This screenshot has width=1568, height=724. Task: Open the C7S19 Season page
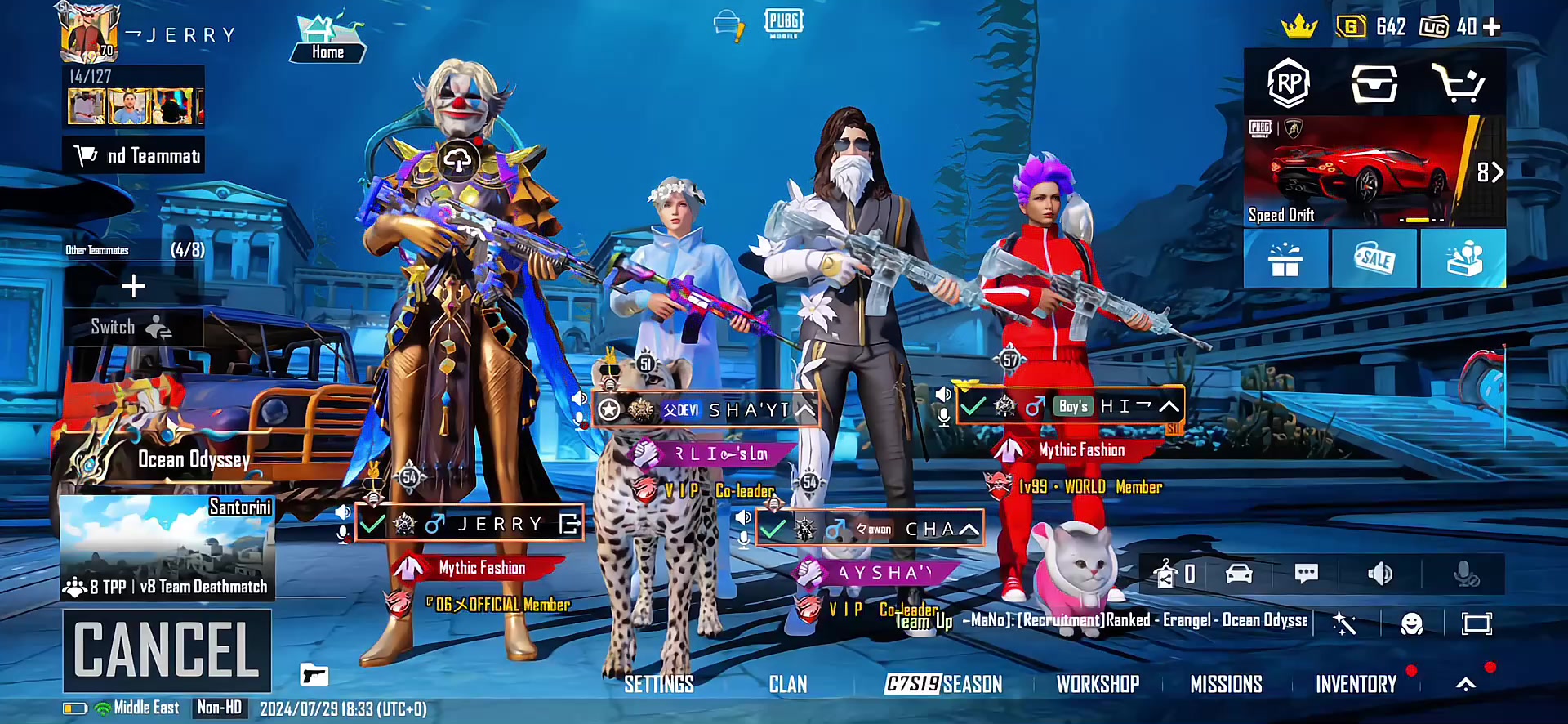tap(943, 684)
